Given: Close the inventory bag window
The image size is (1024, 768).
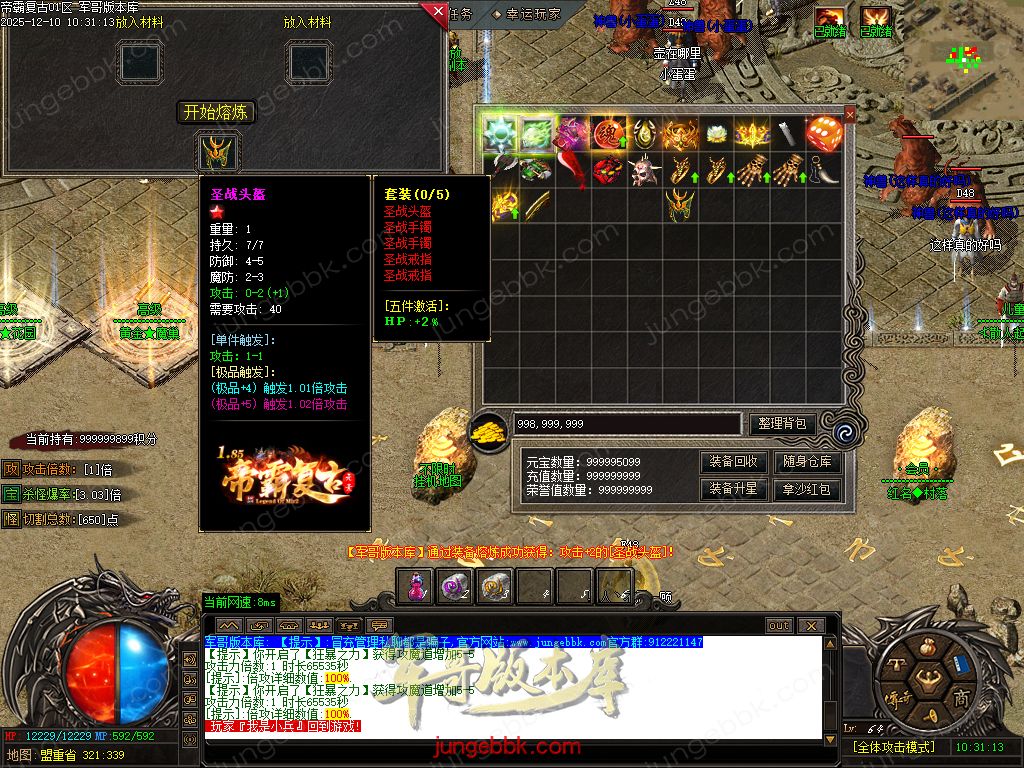Looking at the screenshot, I should [x=850, y=115].
